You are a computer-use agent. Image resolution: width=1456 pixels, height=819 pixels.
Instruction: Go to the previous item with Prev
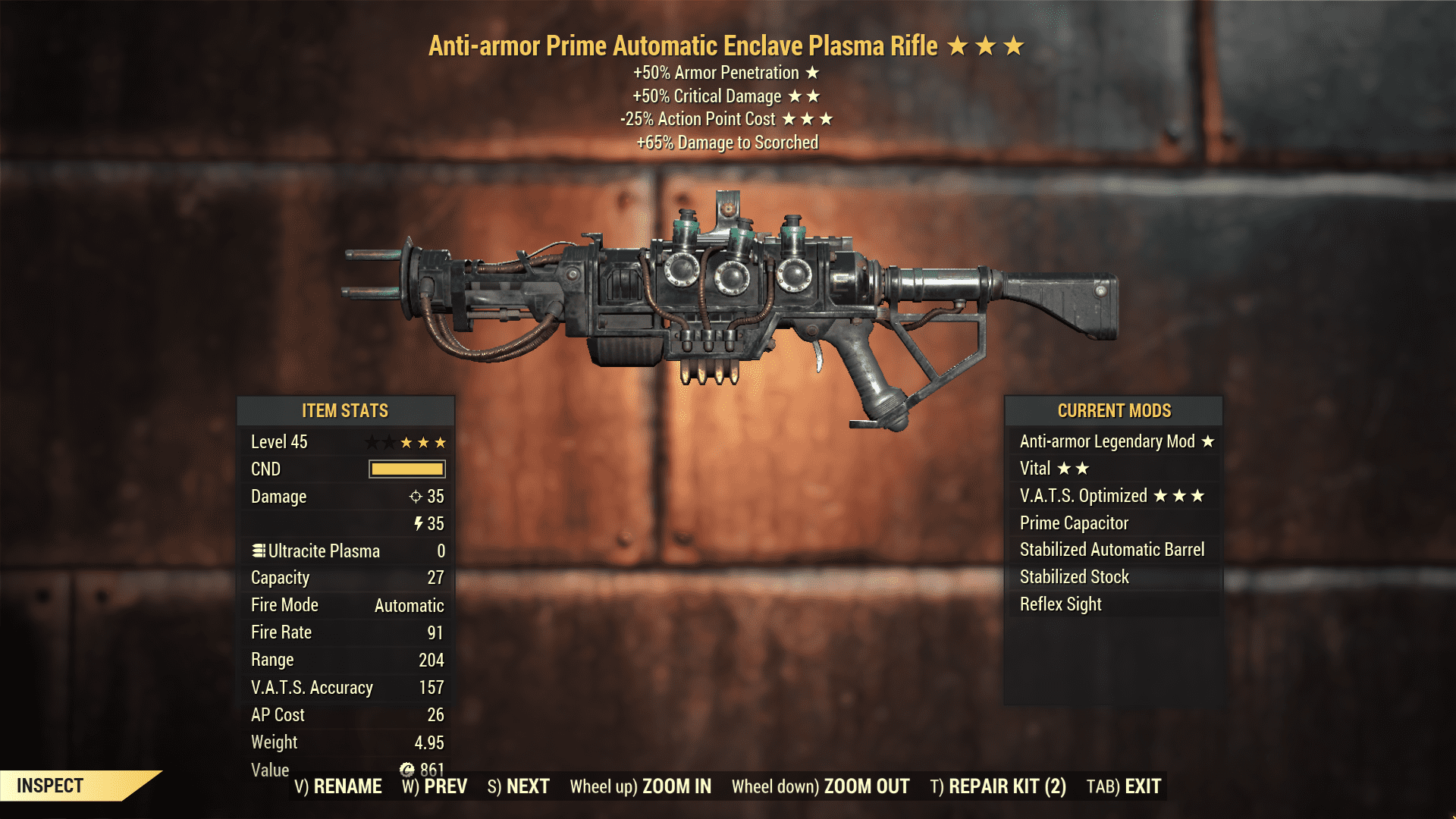tap(435, 786)
